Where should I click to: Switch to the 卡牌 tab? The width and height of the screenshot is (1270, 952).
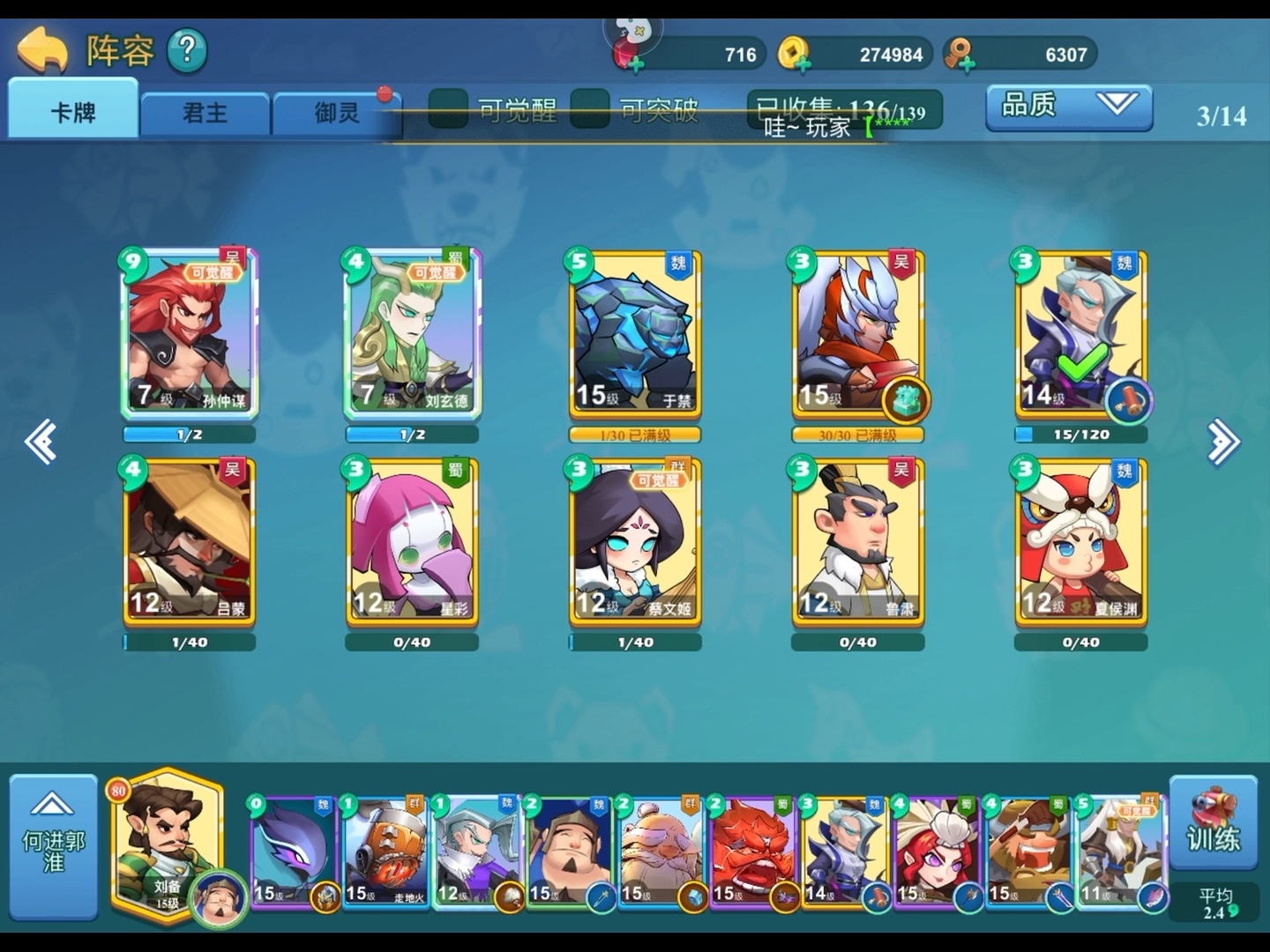click(x=73, y=112)
